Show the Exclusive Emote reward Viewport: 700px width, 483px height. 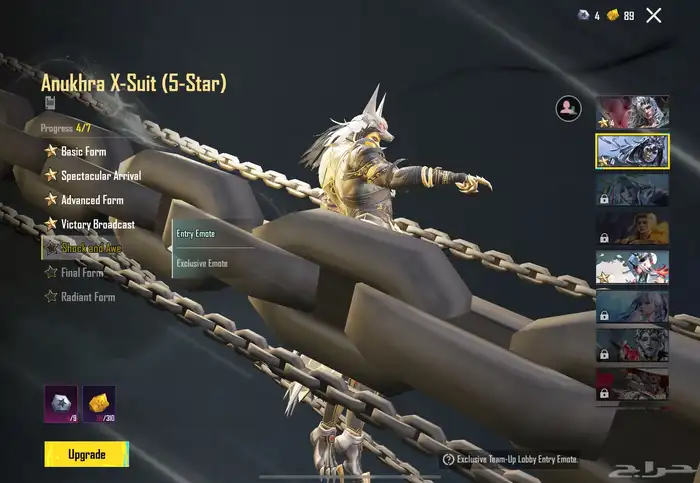click(202, 263)
